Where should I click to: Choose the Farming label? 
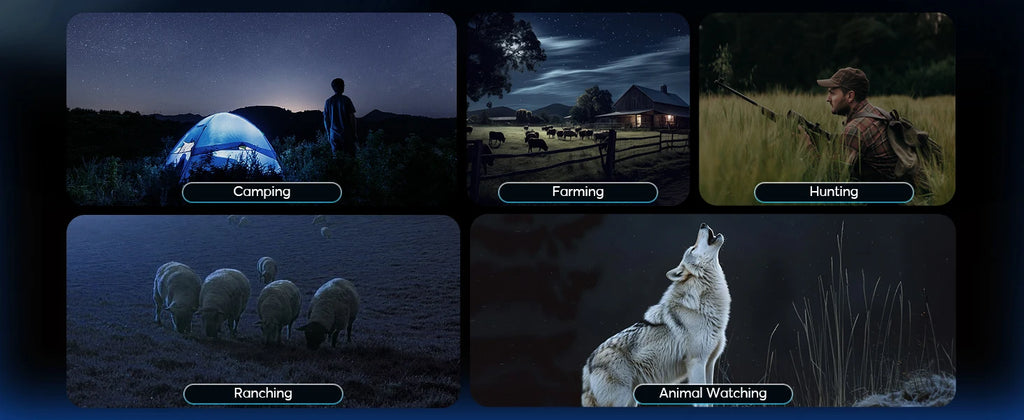pos(577,192)
